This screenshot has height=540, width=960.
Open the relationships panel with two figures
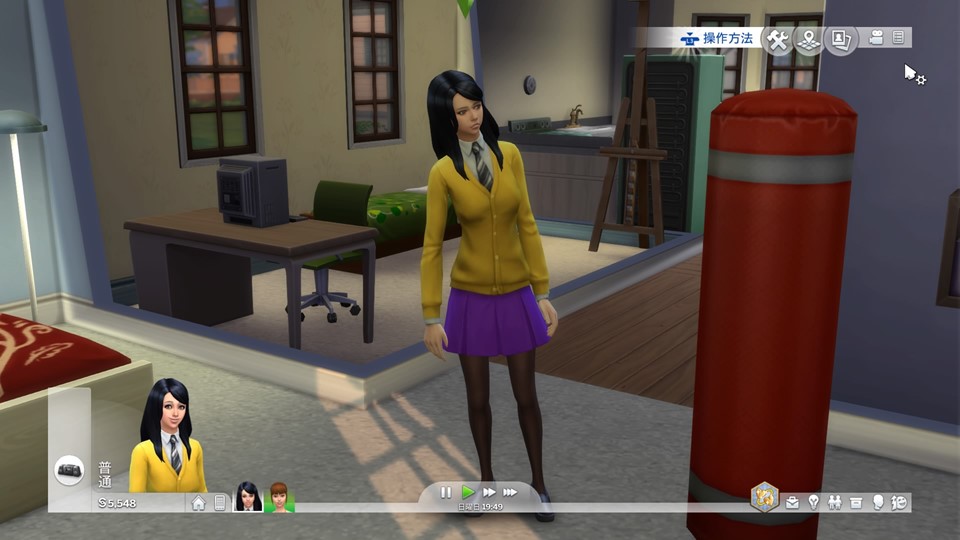click(835, 502)
